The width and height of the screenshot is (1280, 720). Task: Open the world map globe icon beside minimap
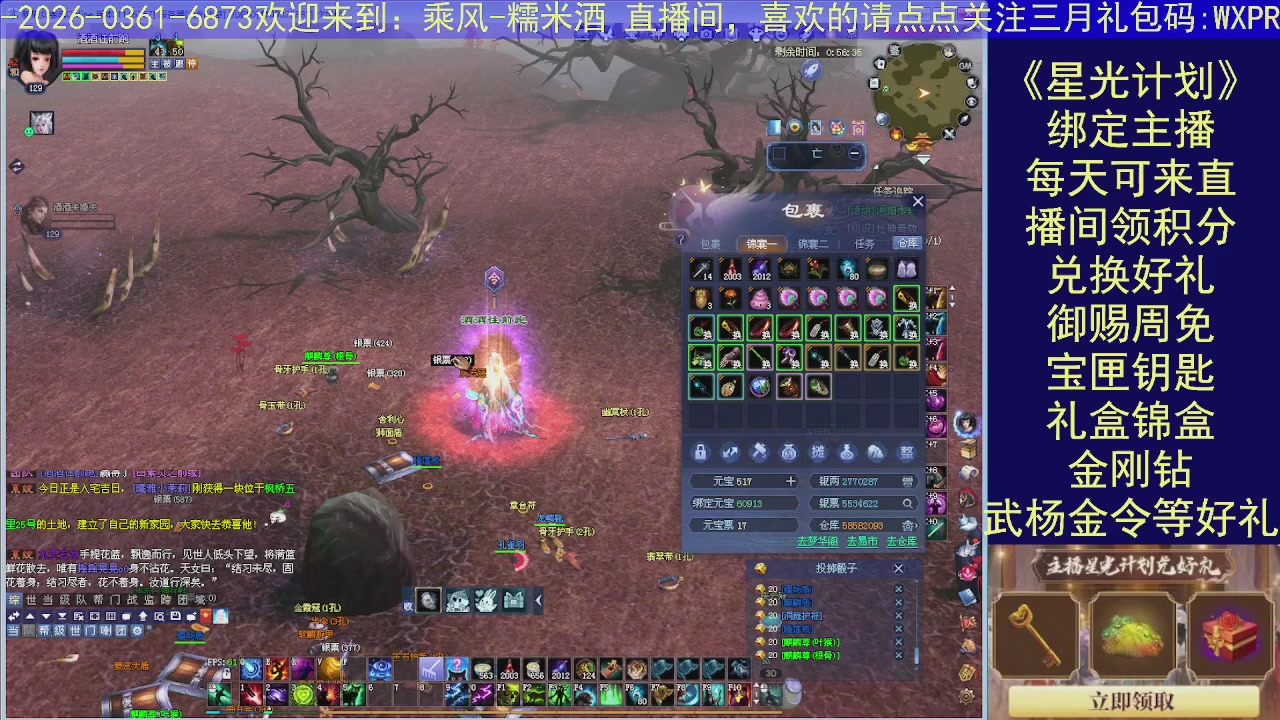[x=882, y=120]
